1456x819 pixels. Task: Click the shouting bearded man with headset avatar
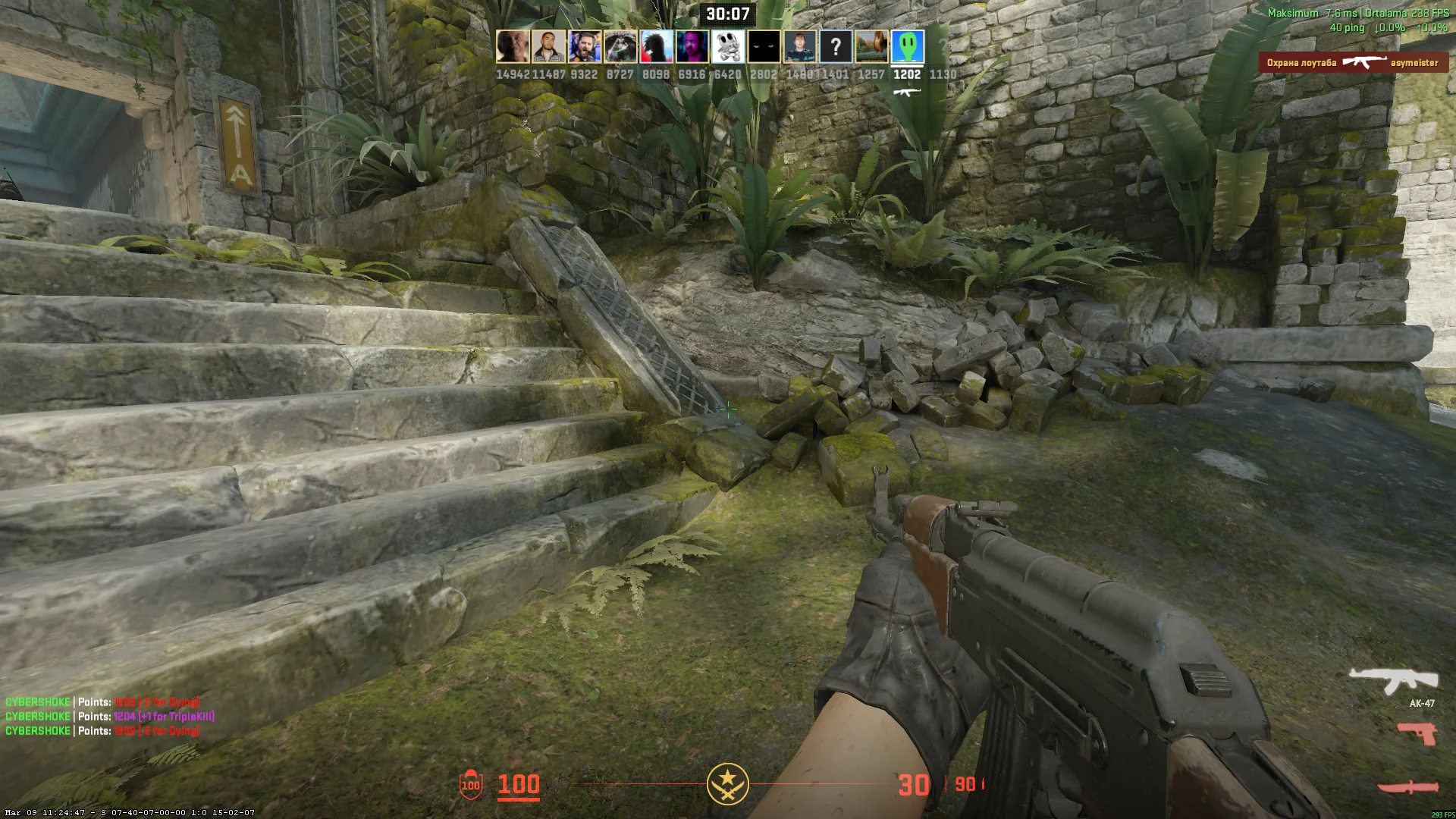[x=585, y=47]
